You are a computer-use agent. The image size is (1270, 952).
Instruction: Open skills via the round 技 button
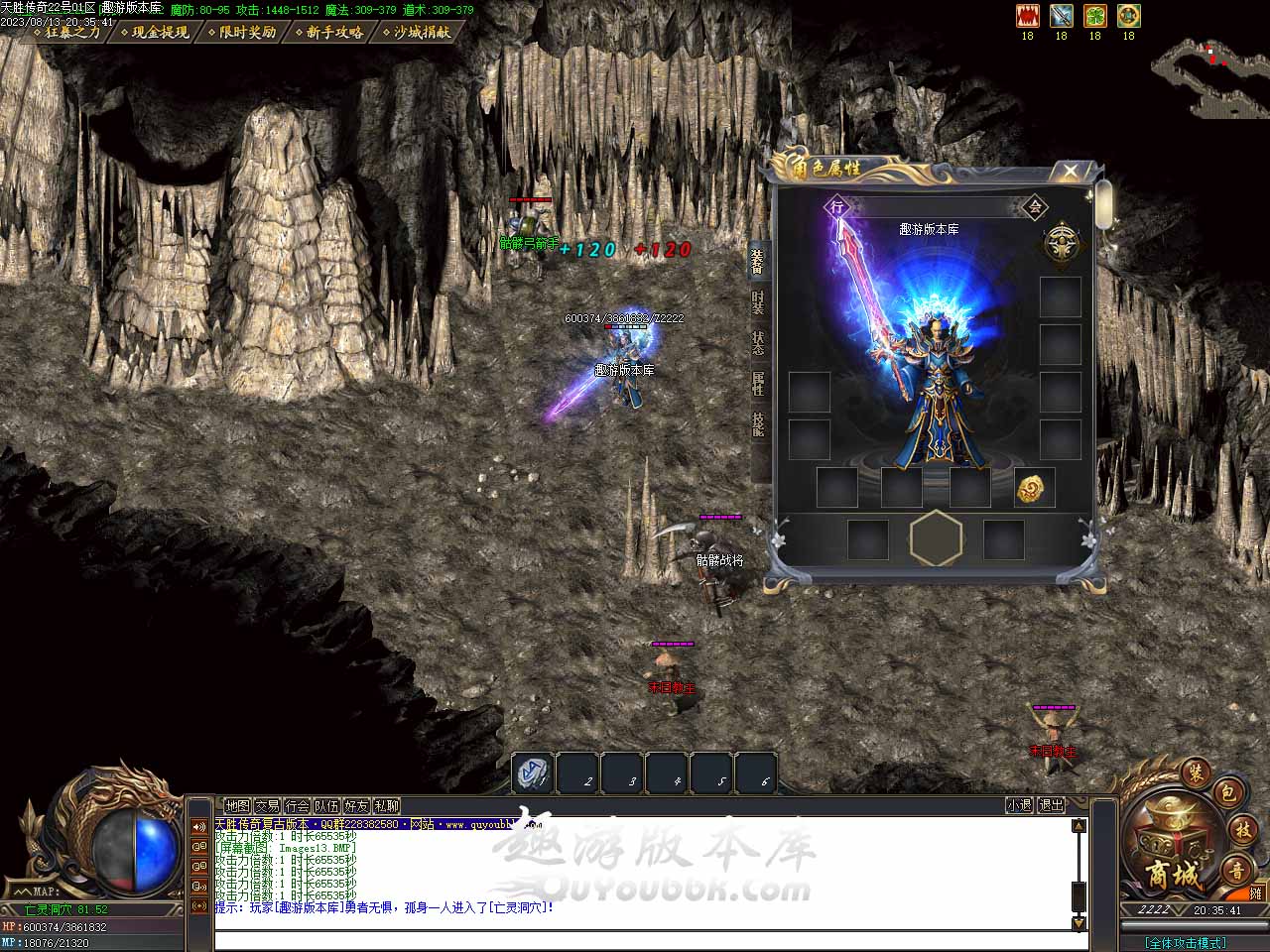tap(1242, 829)
